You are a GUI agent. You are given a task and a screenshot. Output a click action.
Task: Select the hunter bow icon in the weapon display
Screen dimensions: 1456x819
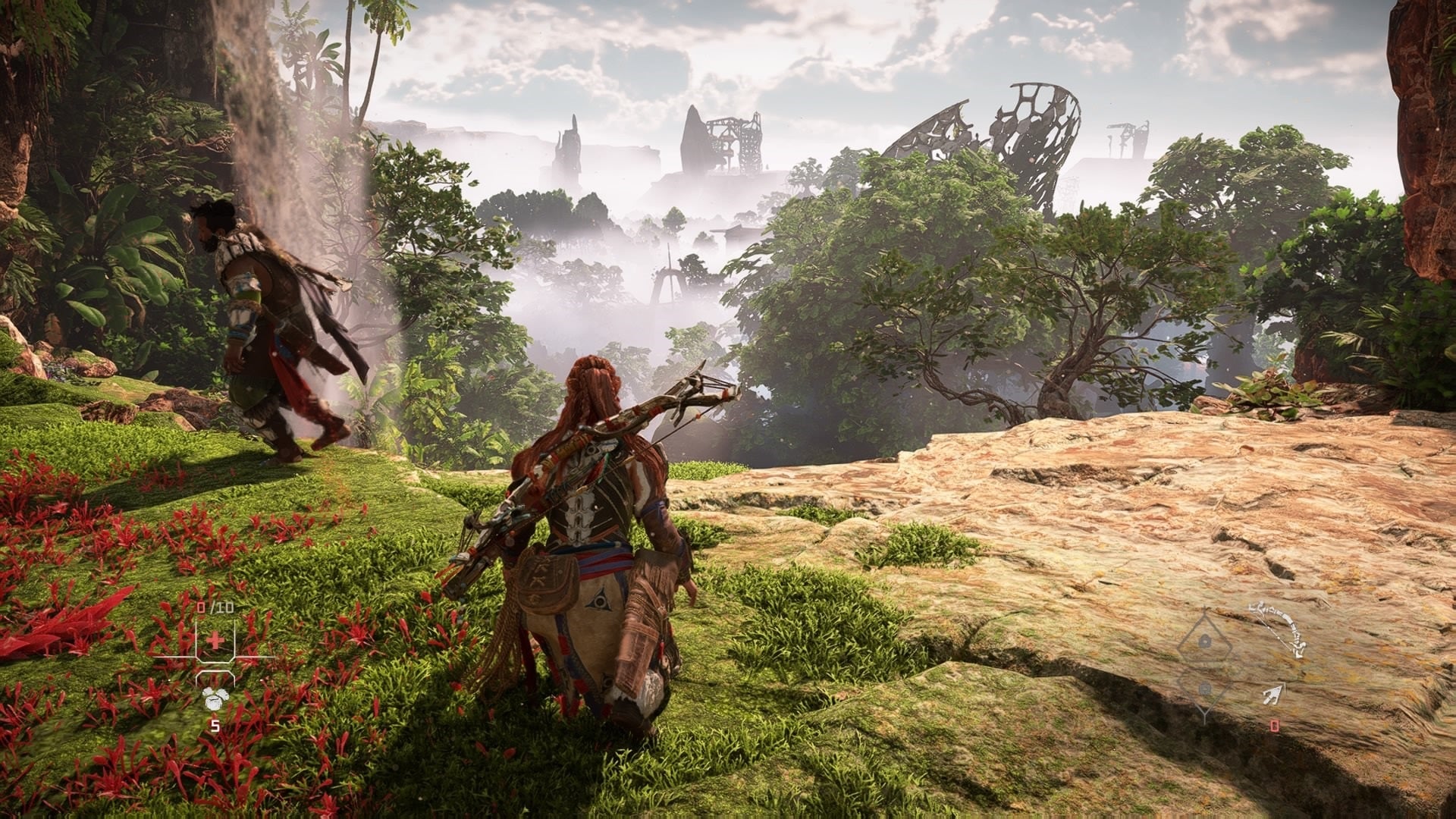click(1280, 627)
